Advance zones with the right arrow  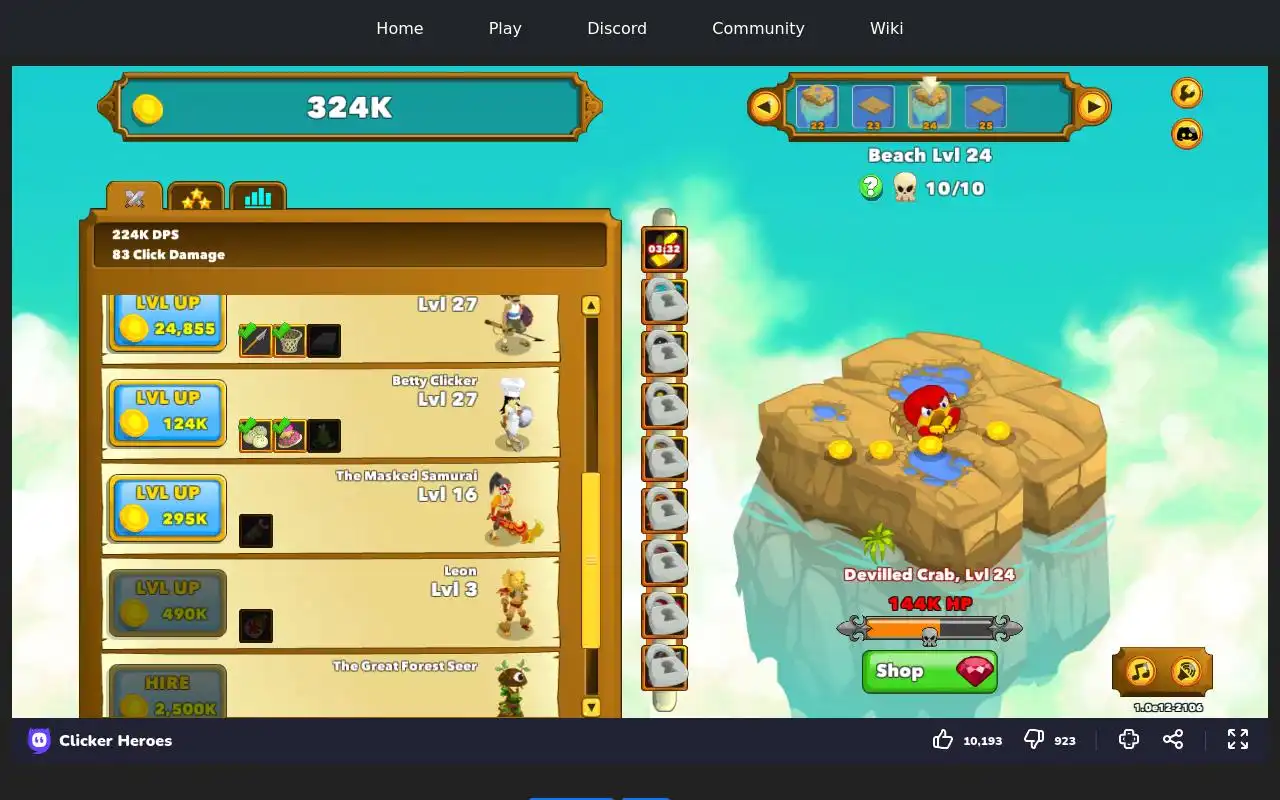coord(1093,106)
